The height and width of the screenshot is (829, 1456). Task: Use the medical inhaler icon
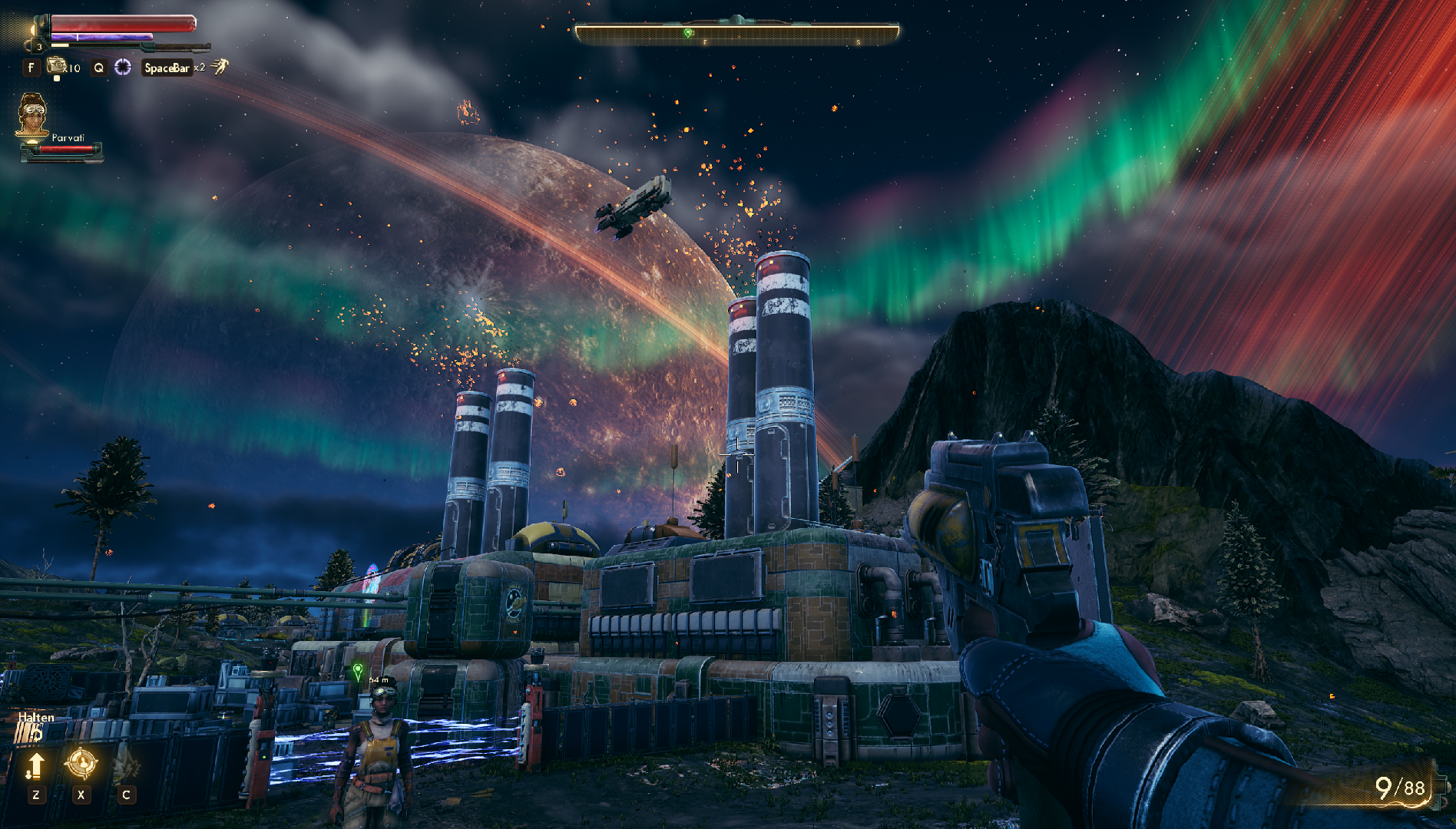click(57, 67)
